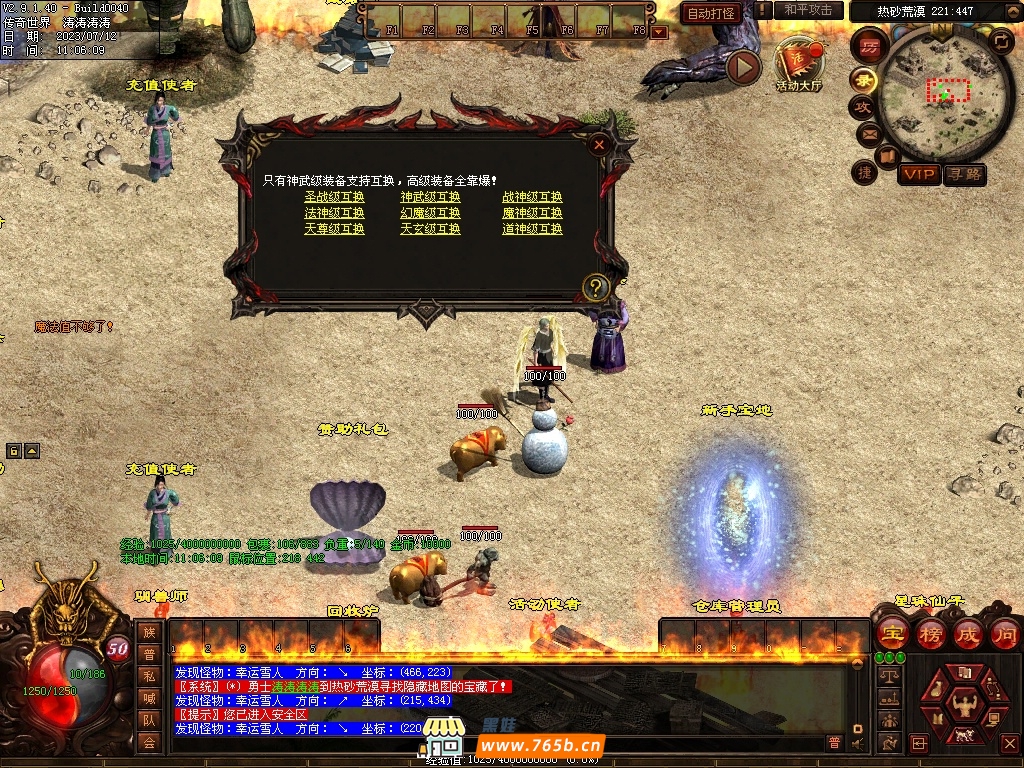Open the VIP panel
The image size is (1024, 768).
(918, 175)
